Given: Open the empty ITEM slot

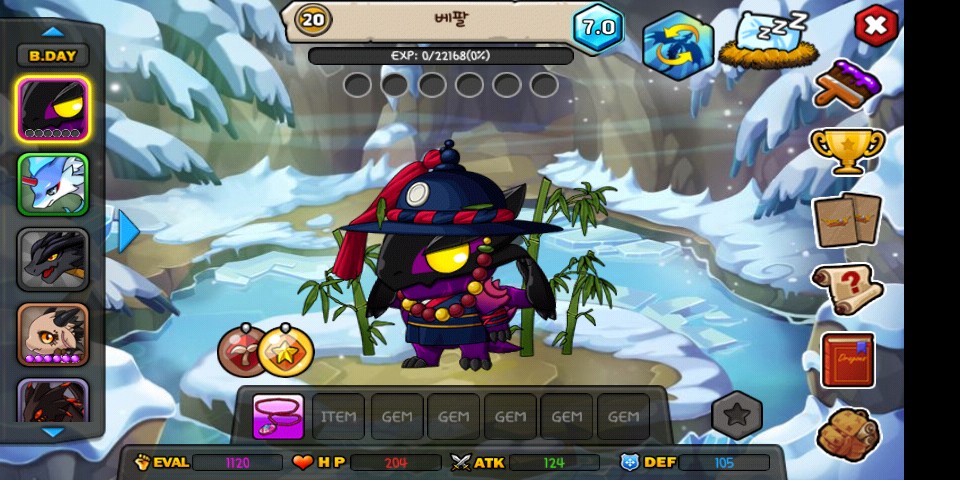Looking at the screenshot, I should pyautogui.click(x=338, y=417).
